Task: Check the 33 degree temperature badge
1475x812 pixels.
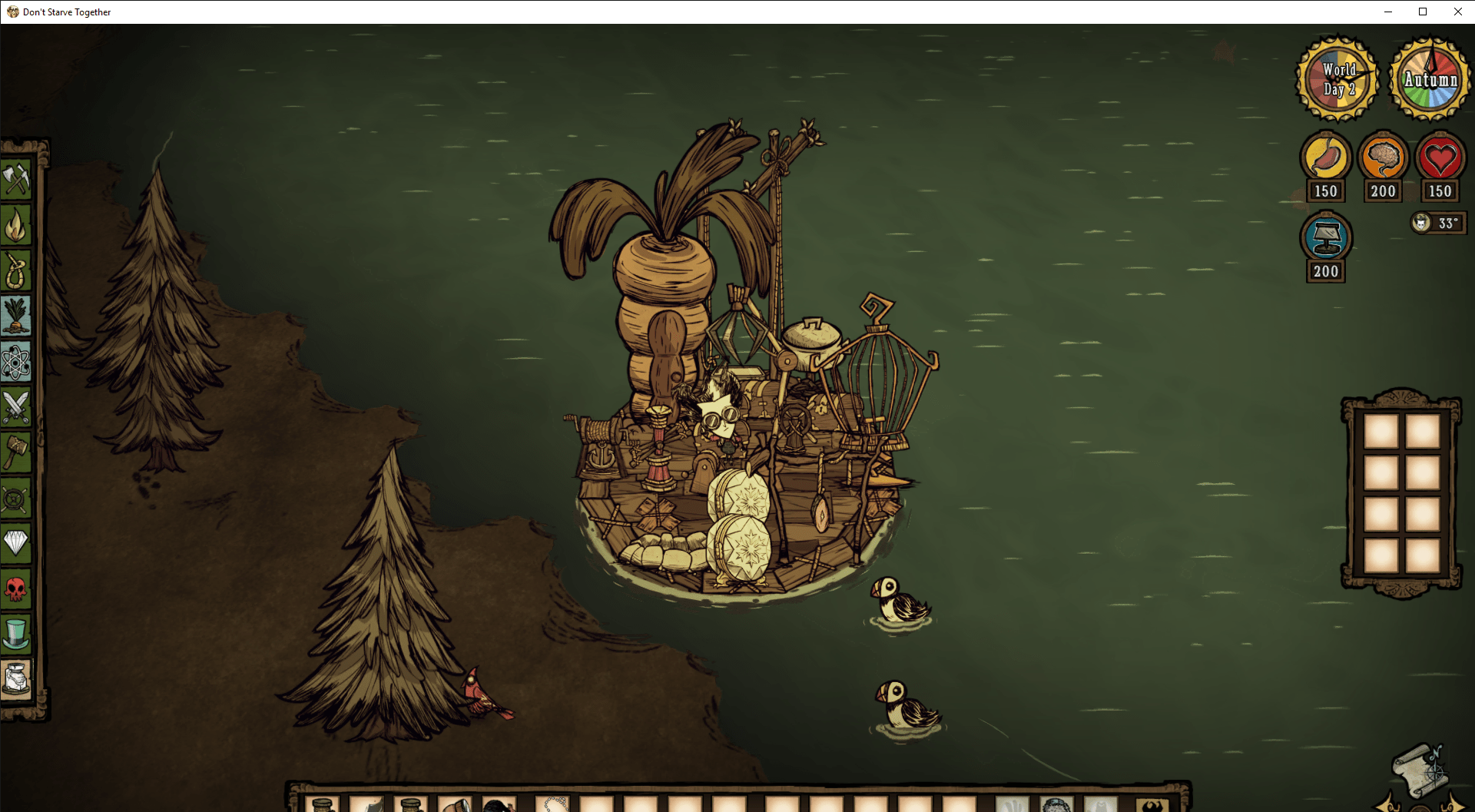Action: pos(1438,223)
